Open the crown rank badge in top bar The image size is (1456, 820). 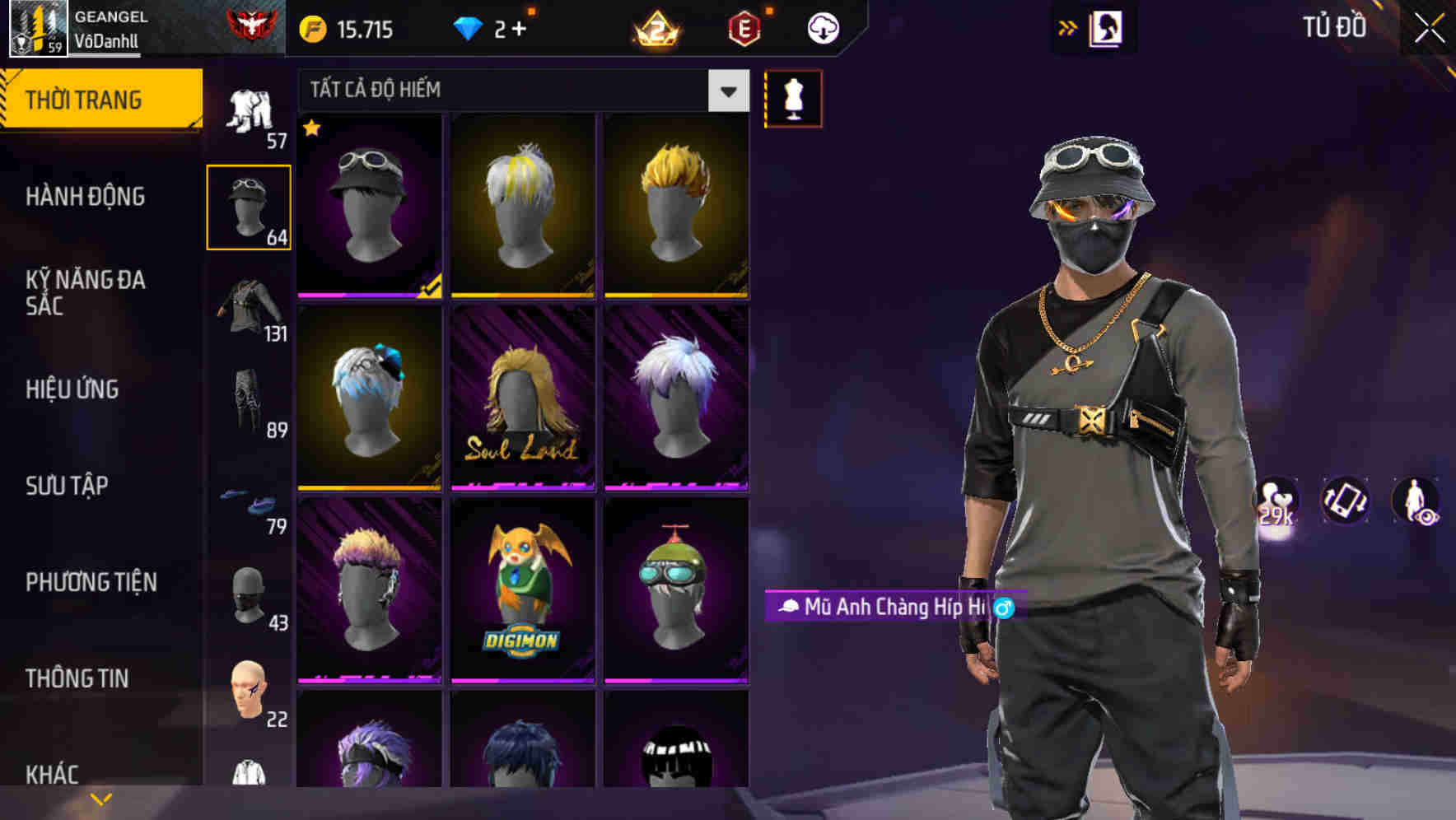point(655,27)
